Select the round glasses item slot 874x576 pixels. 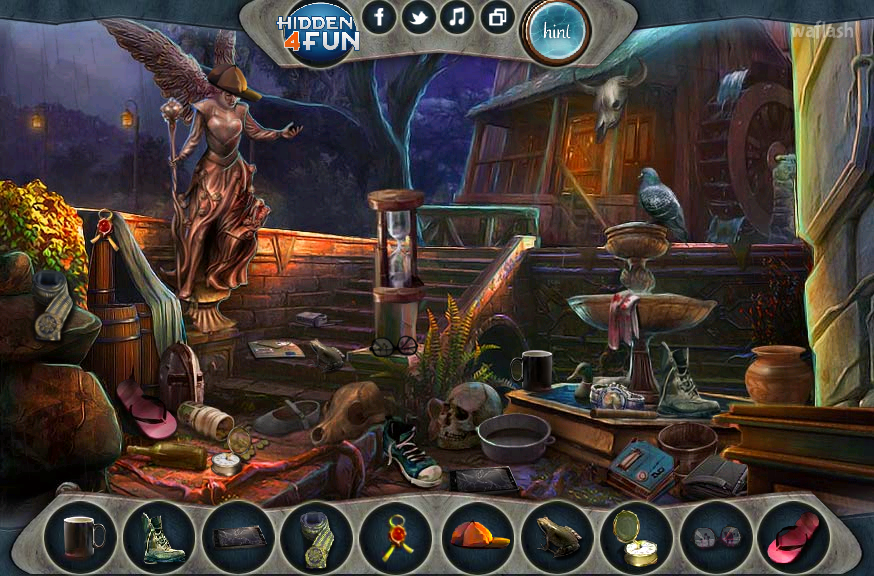click(715, 537)
